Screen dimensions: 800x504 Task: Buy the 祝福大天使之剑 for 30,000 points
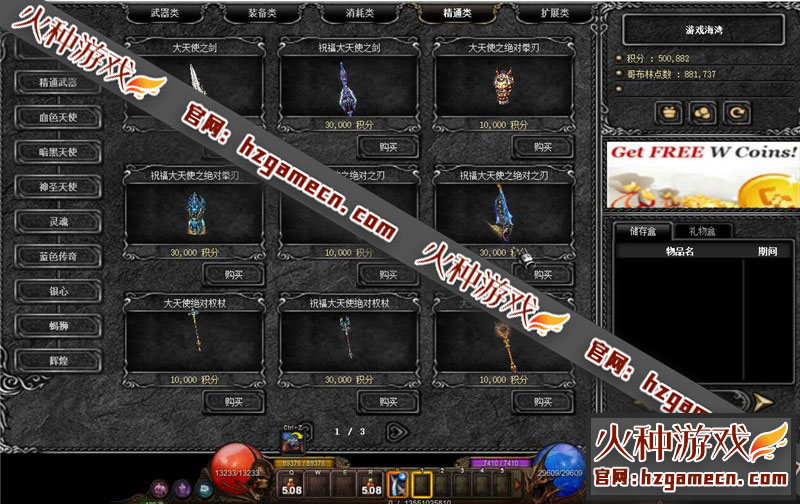(389, 147)
